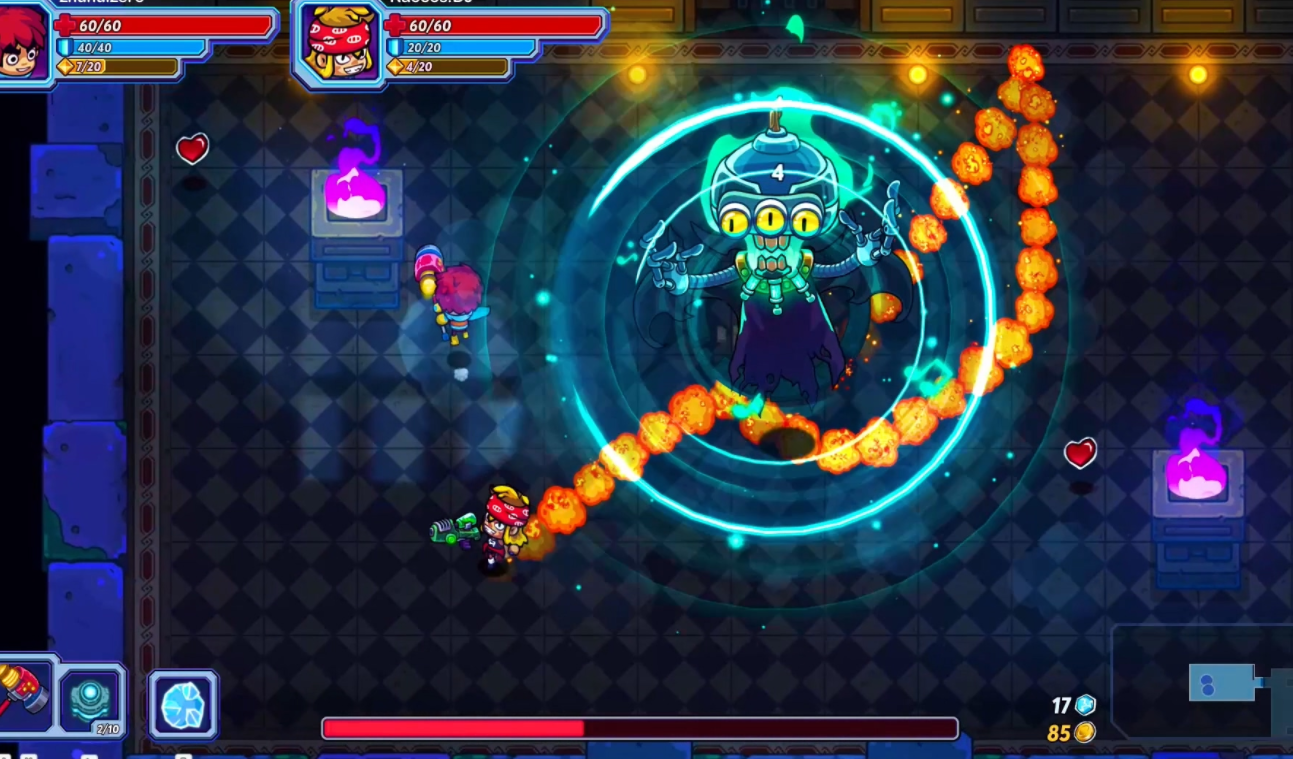Select the bandana-wearing blonde player portrait

point(340,43)
